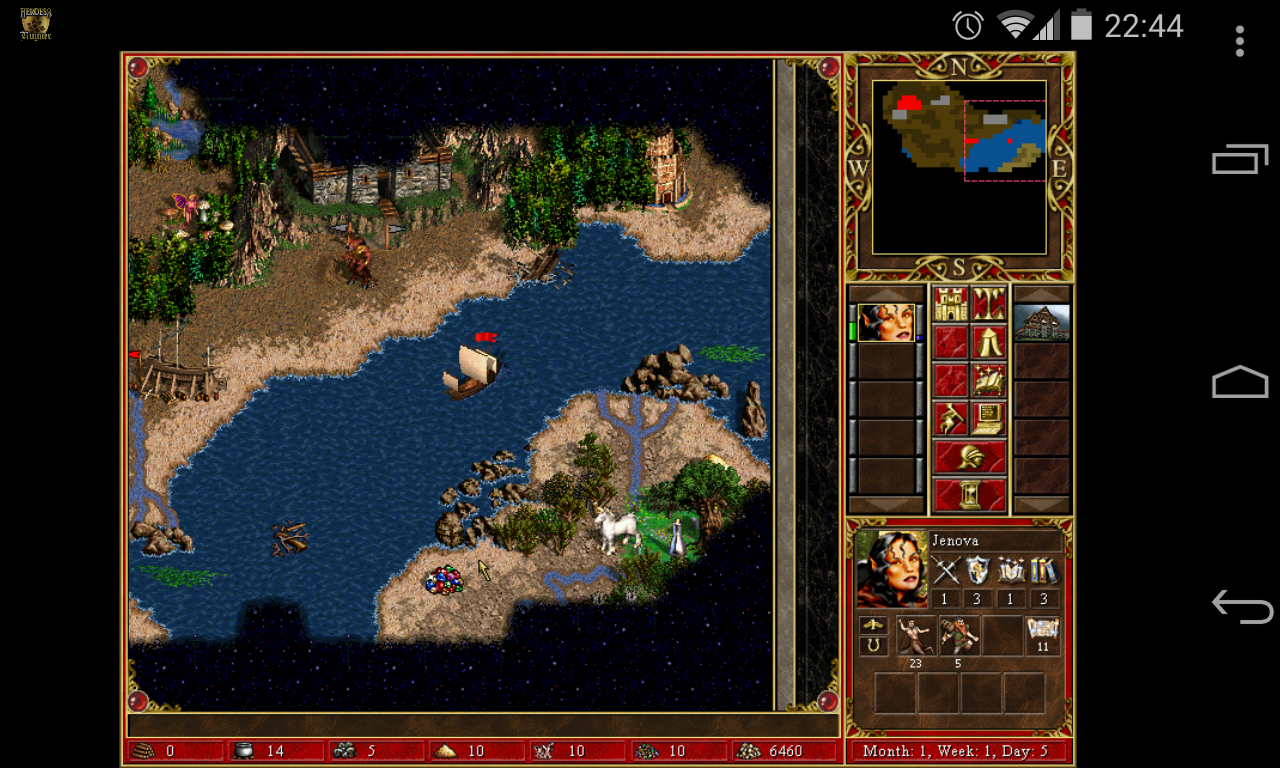The width and height of the screenshot is (1280, 768).
Task: Open the Android three-dot overflow menu
Action: tap(1240, 41)
